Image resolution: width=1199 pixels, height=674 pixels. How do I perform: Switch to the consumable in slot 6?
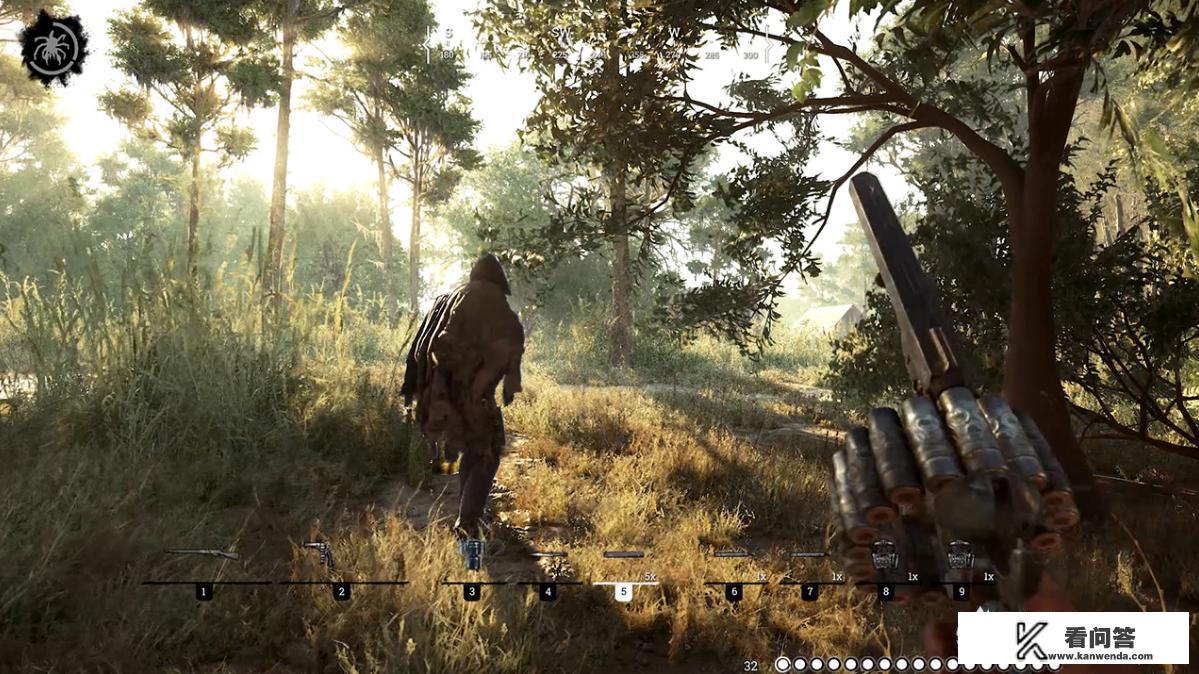733,555
